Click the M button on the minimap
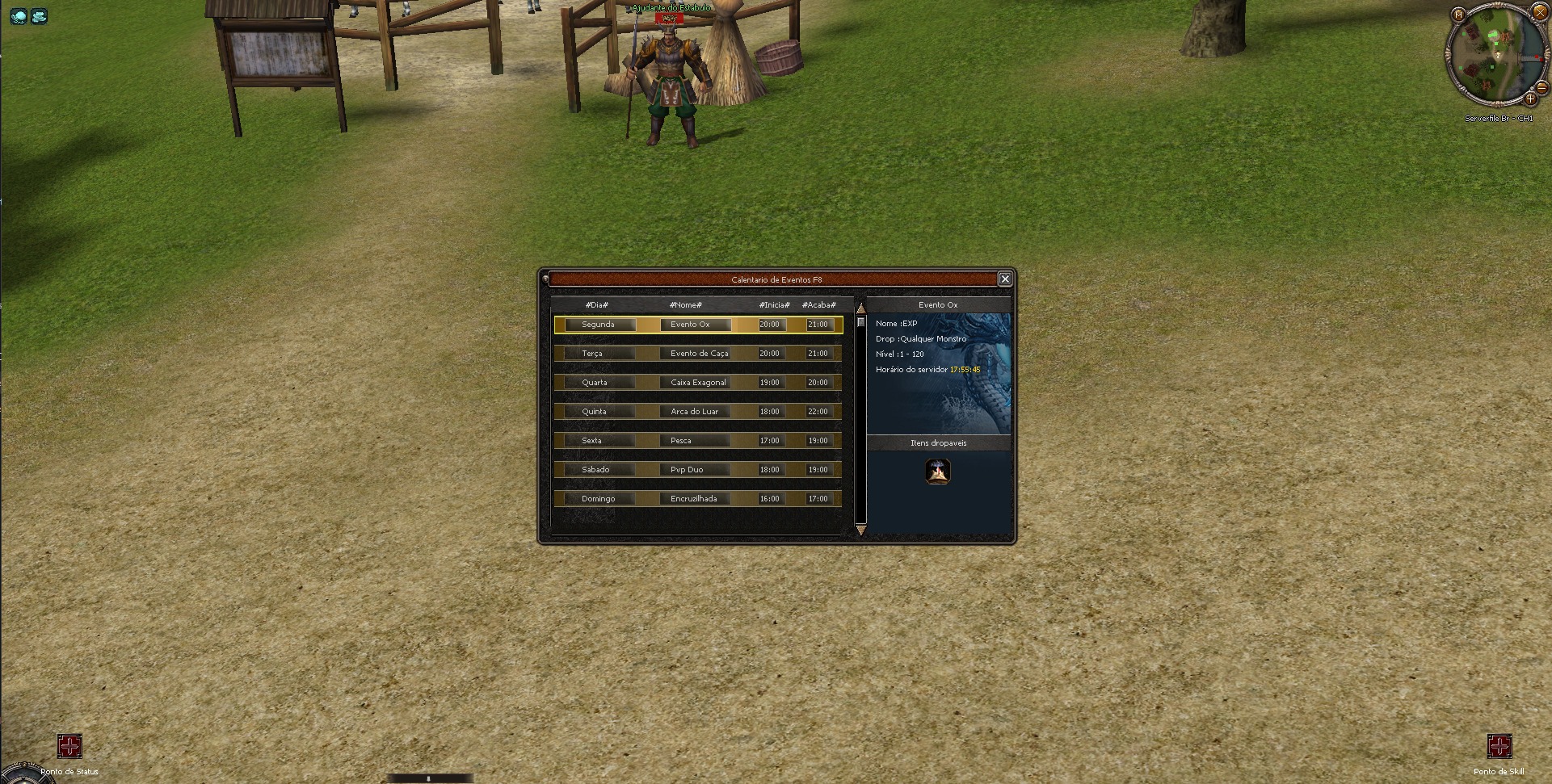1552x784 pixels. click(x=1459, y=14)
